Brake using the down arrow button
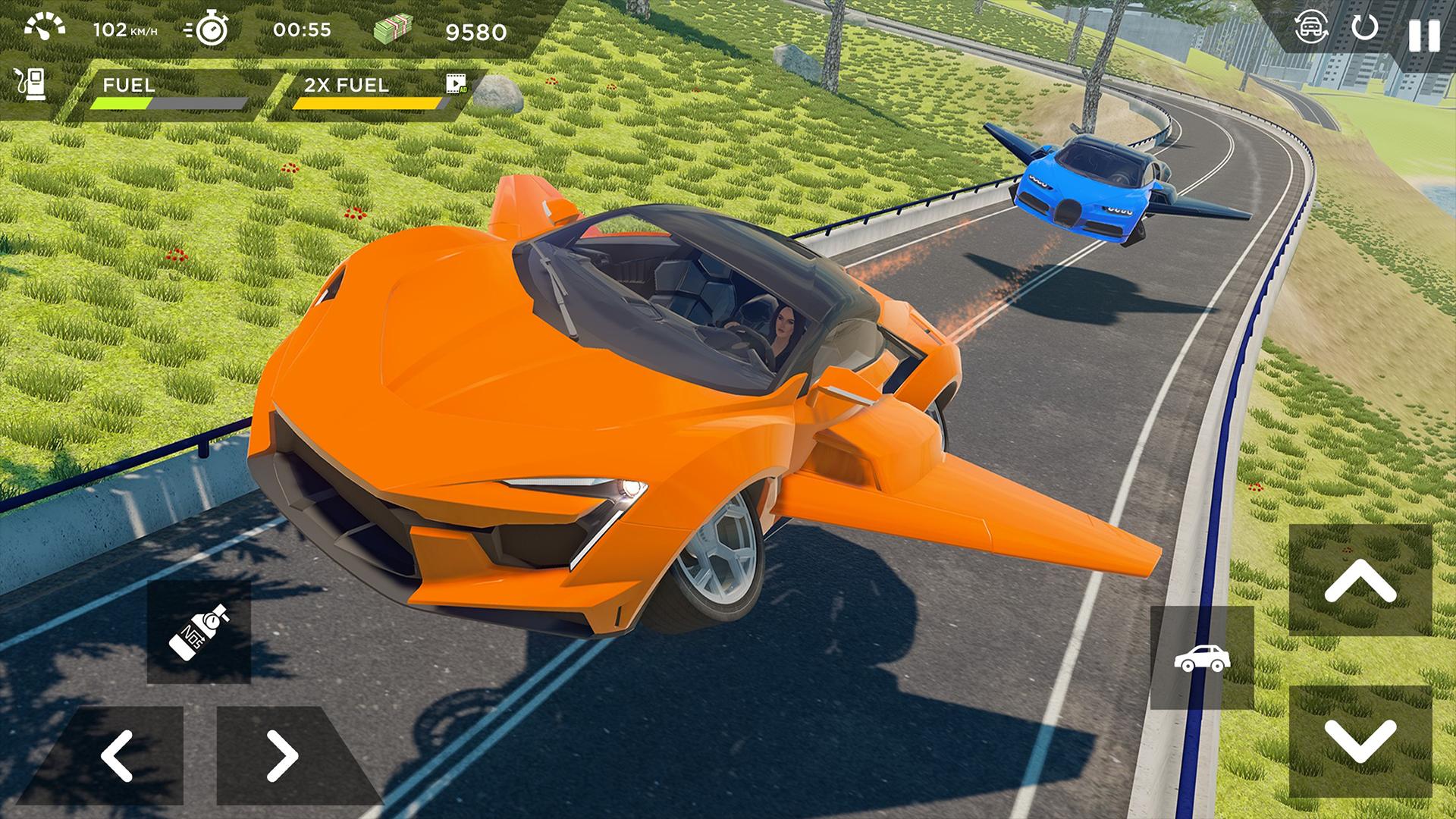Screen dimensions: 1456x819 [1360, 740]
